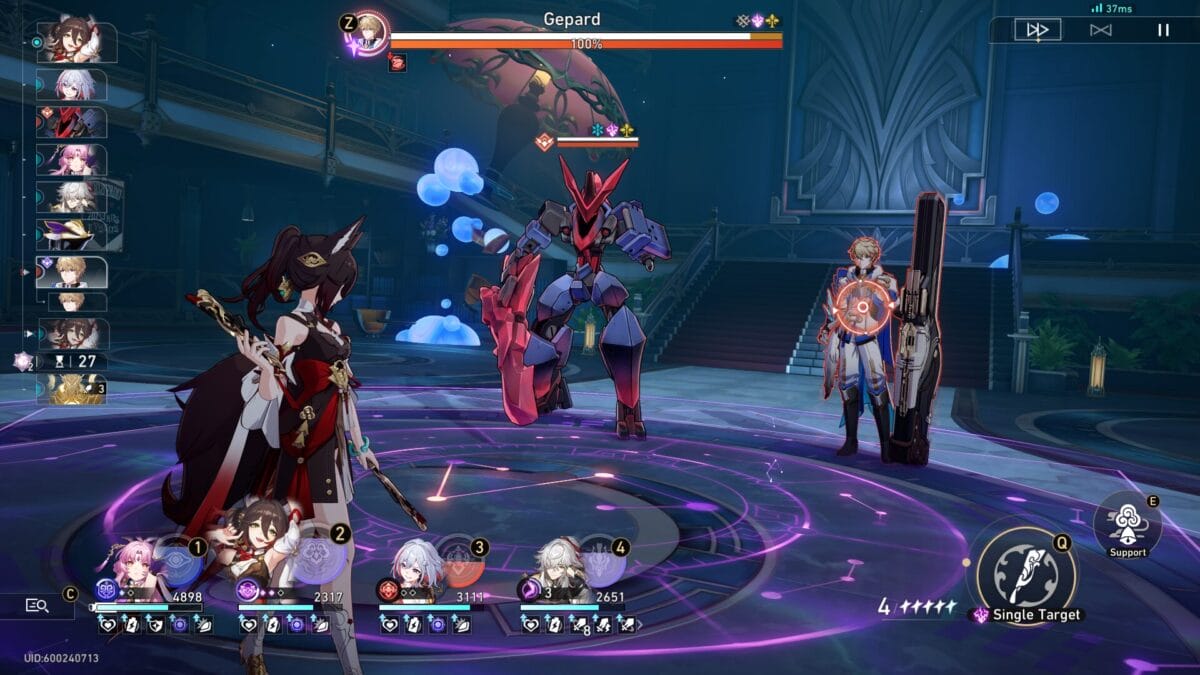Toggle the auto-battle mode button
Screen dimensions: 1200x675
pyautogui.click(x=1100, y=30)
